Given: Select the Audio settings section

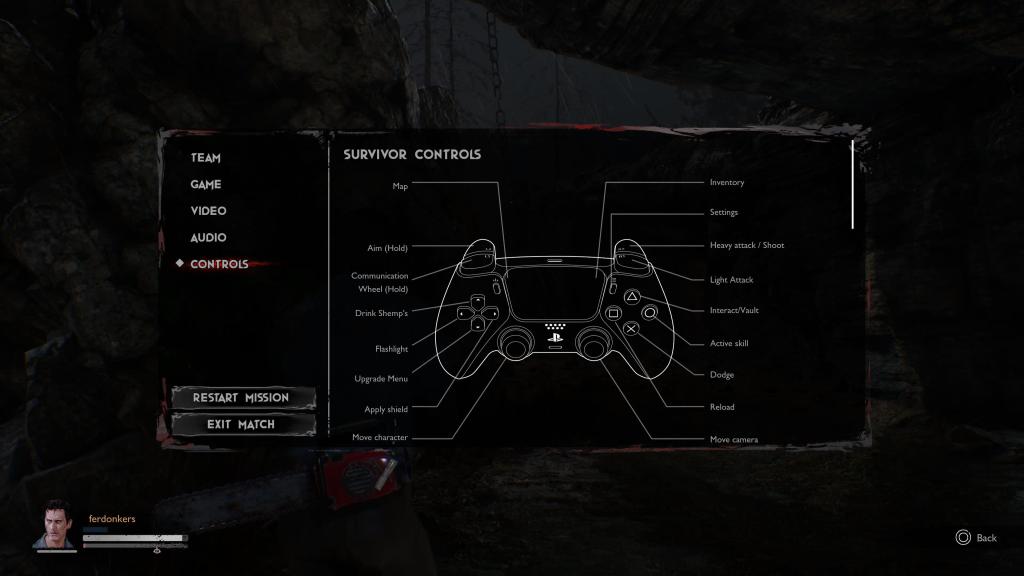Looking at the screenshot, I should tap(208, 238).
